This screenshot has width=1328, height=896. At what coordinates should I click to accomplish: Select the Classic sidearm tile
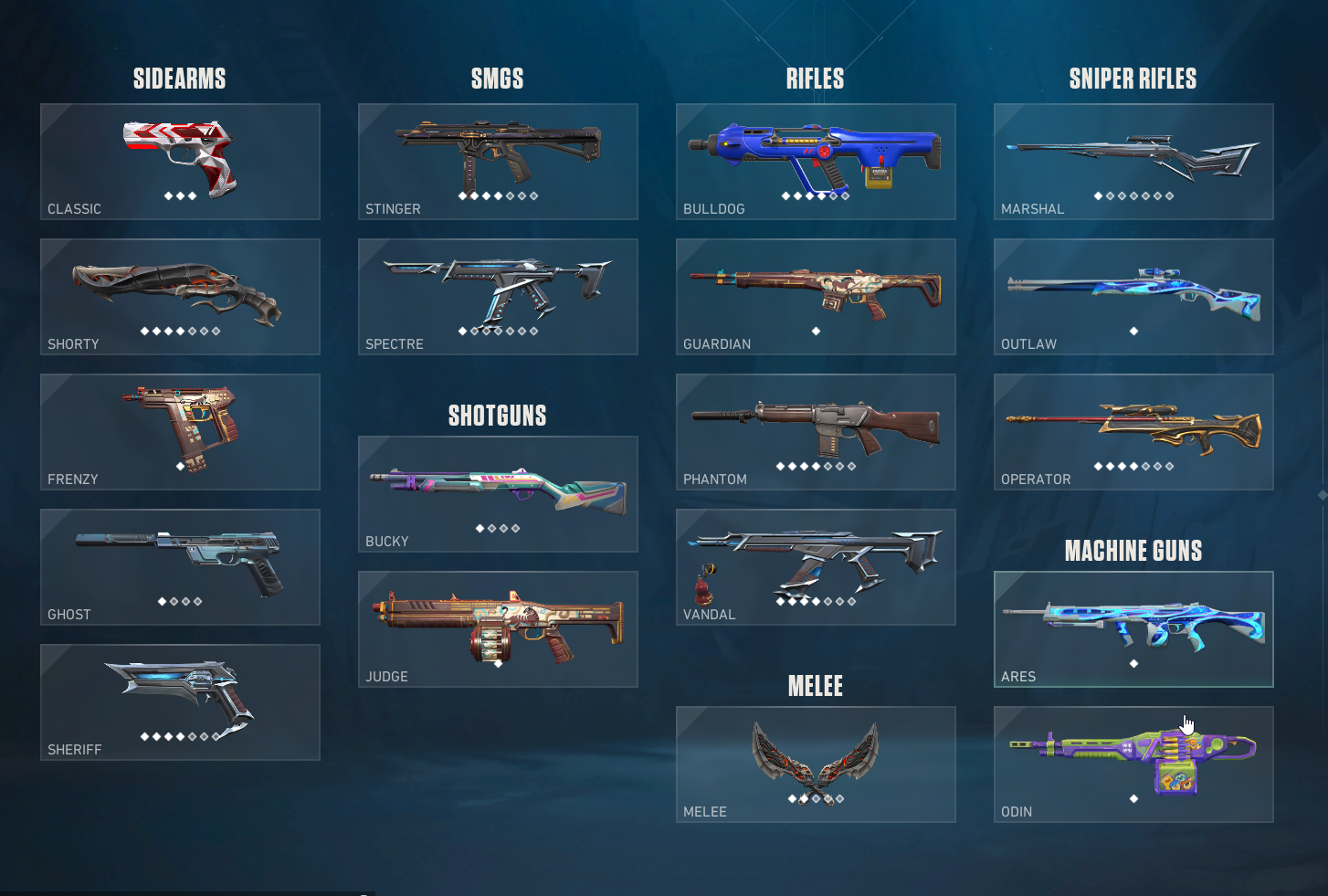[180, 162]
